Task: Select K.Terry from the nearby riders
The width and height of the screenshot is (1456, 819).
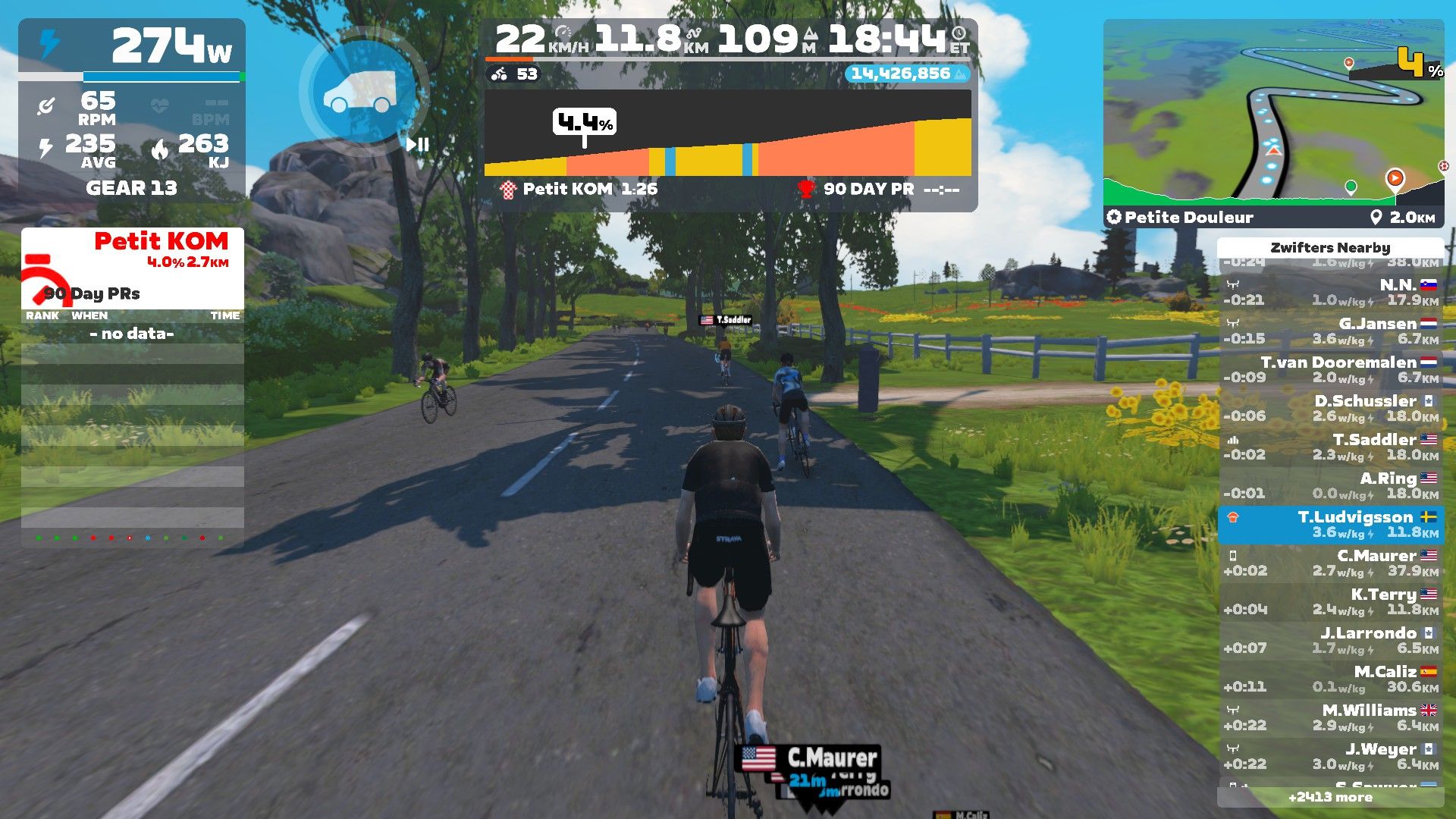Action: [x=1331, y=601]
